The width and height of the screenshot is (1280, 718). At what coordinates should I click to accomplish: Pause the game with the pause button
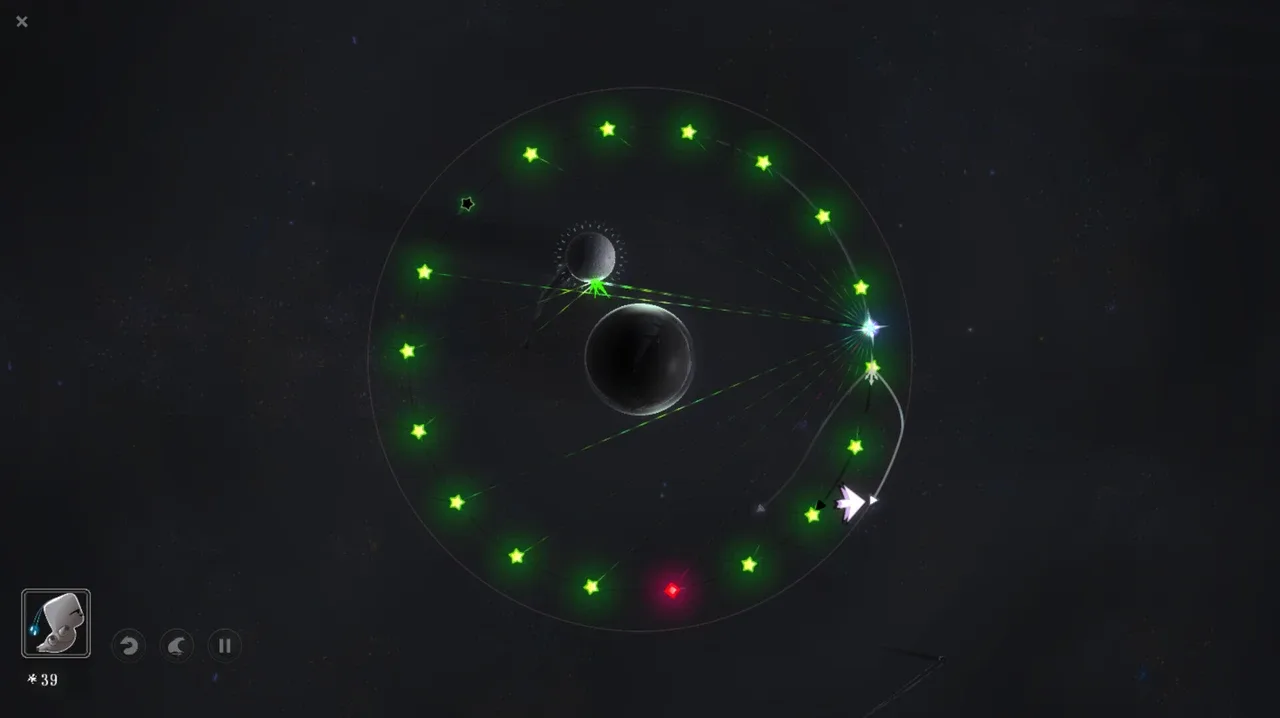pos(224,646)
